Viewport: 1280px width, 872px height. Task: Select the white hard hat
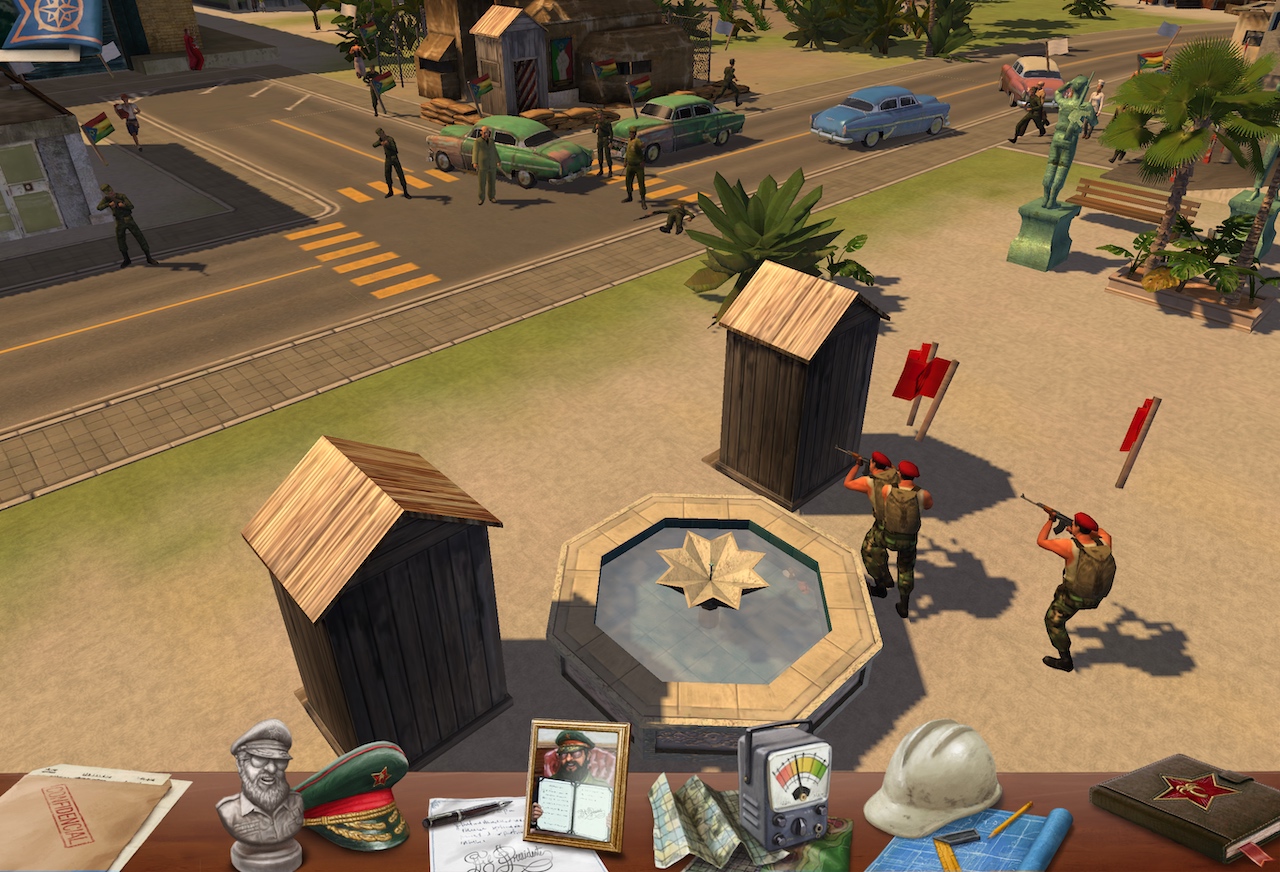click(x=932, y=776)
